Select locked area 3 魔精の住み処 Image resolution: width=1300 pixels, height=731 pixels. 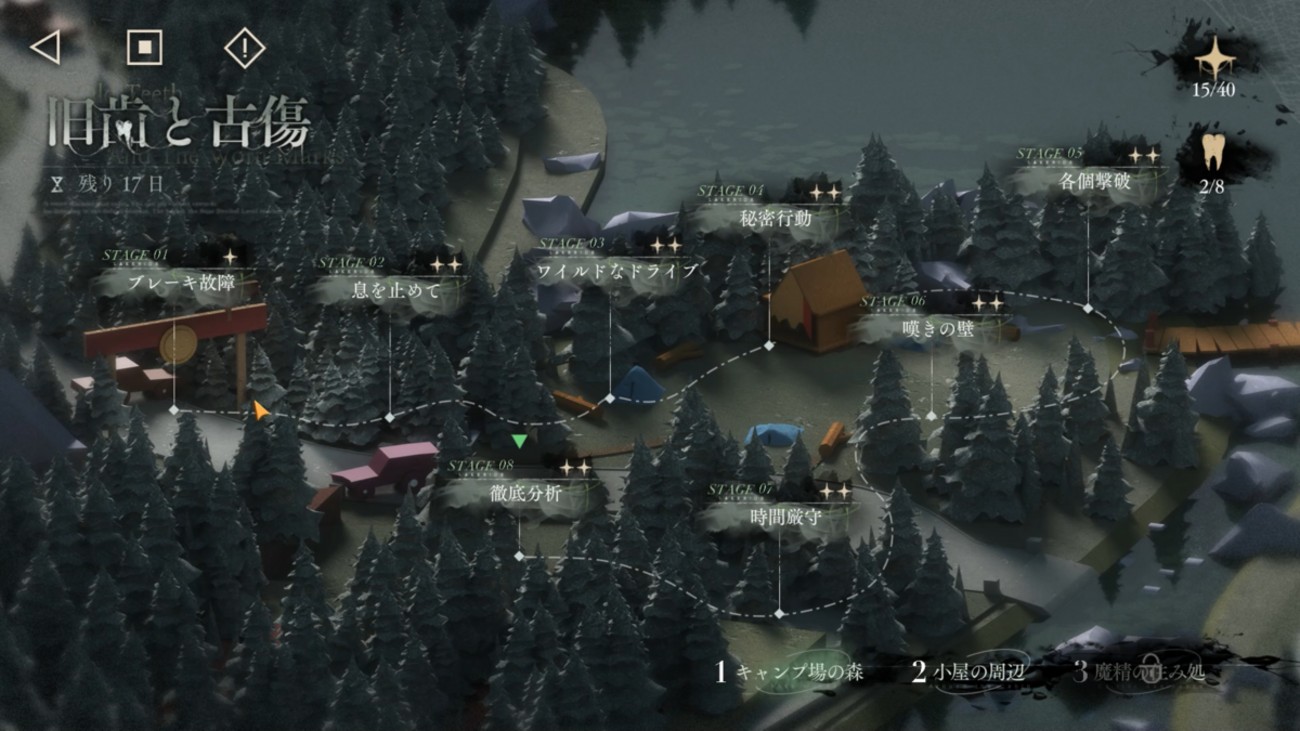[1140, 672]
